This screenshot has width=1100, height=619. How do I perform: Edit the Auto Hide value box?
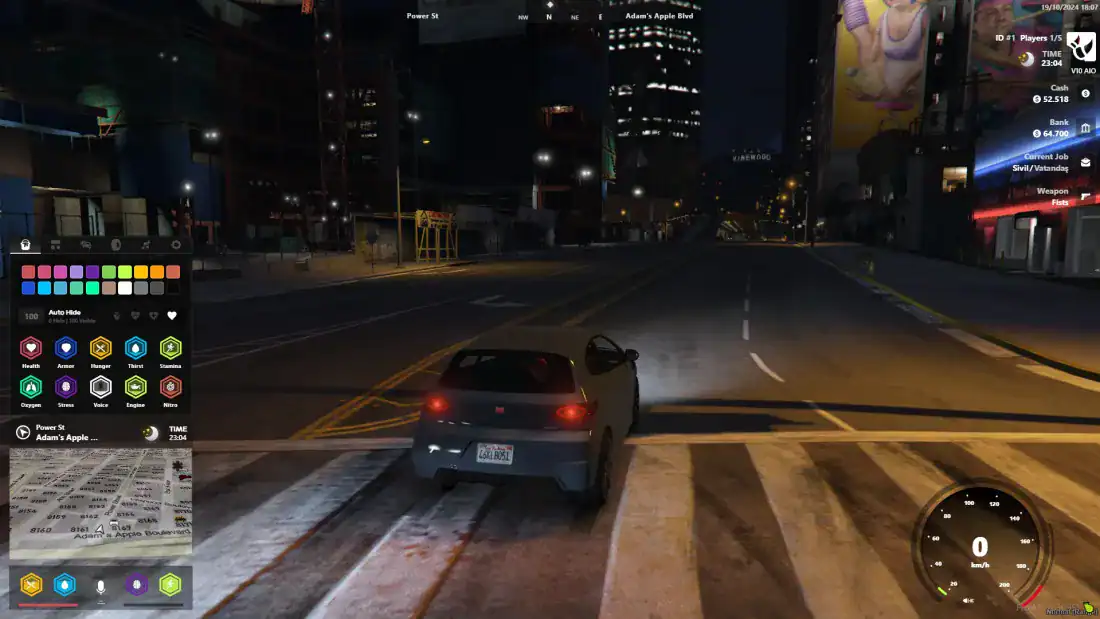coord(31,316)
